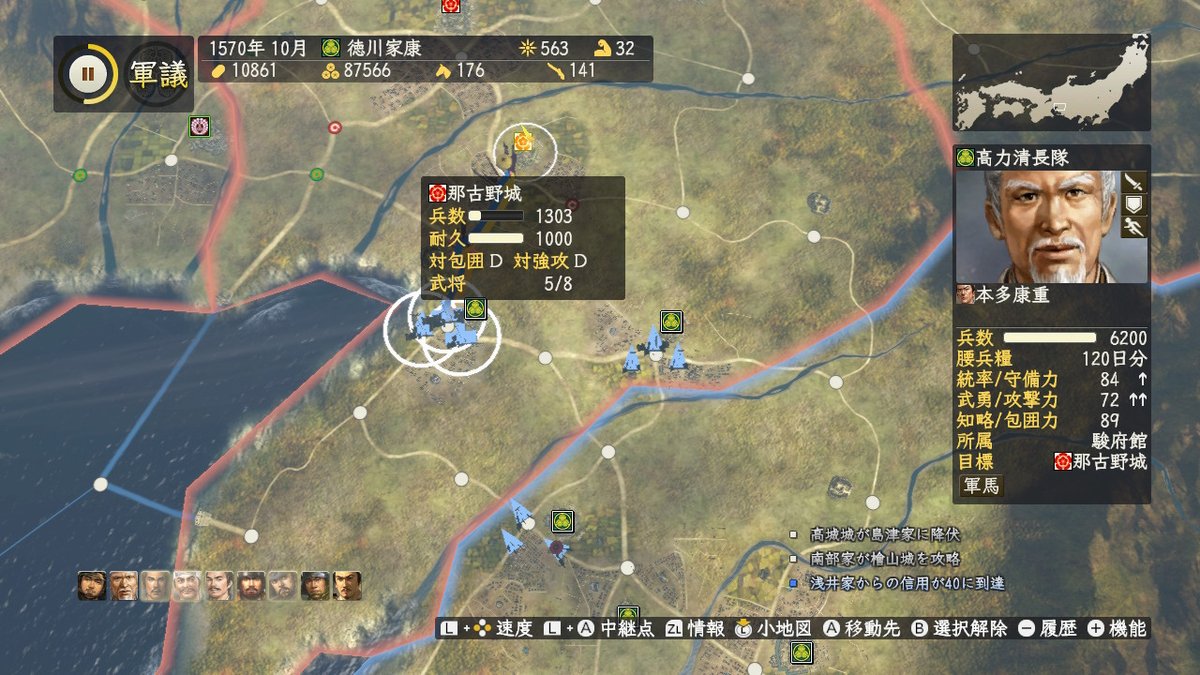This screenshot has width=1200, height=675.
Task: Click the pause button
Action: pos(87,74)
